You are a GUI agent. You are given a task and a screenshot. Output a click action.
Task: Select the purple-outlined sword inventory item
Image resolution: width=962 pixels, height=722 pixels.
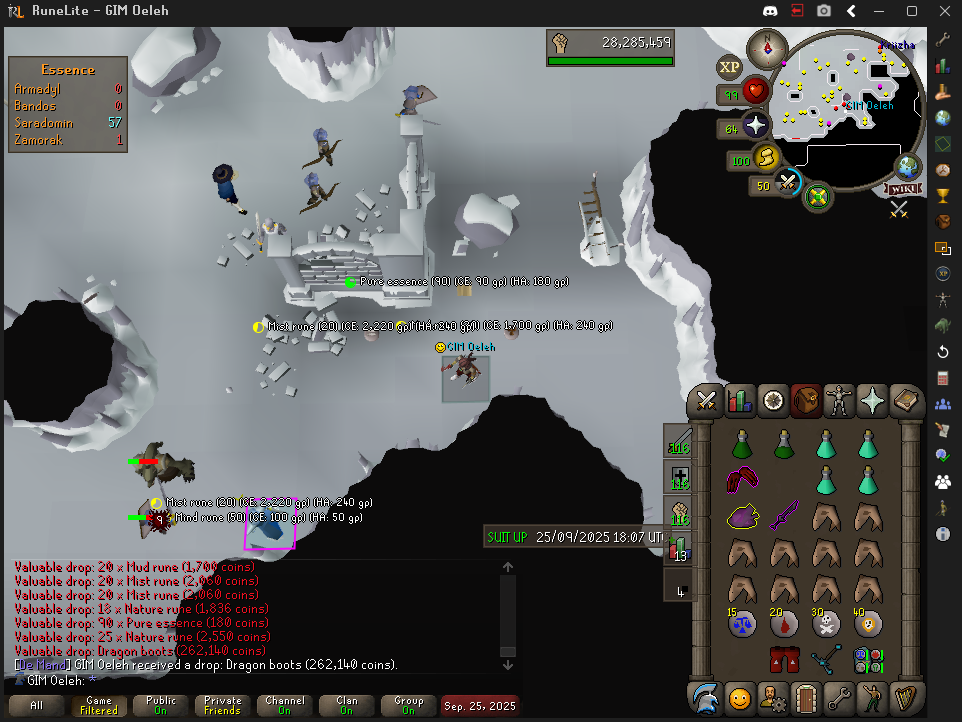pos(784,516)
